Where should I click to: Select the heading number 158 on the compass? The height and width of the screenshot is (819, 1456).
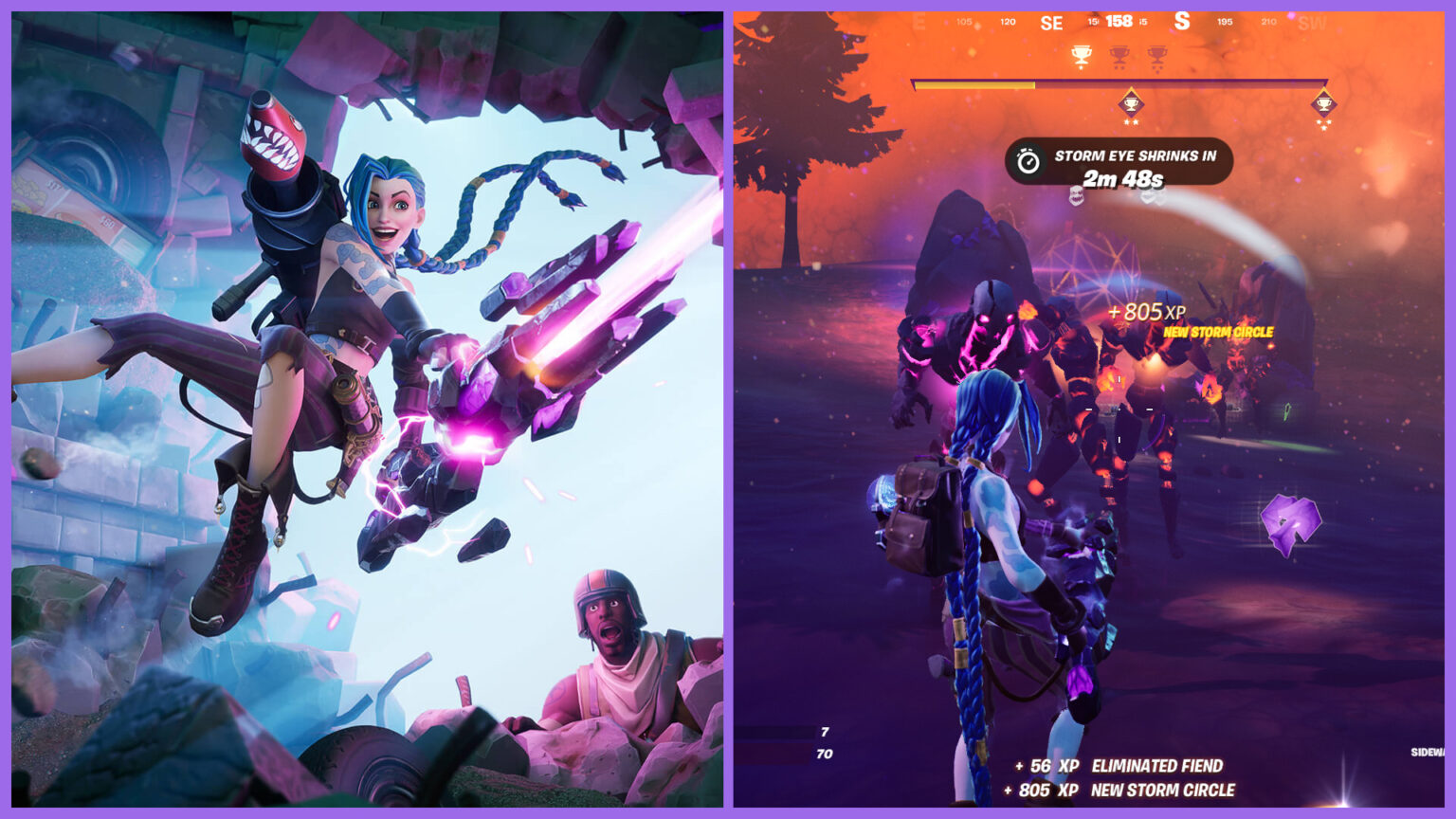point(1119,22)
